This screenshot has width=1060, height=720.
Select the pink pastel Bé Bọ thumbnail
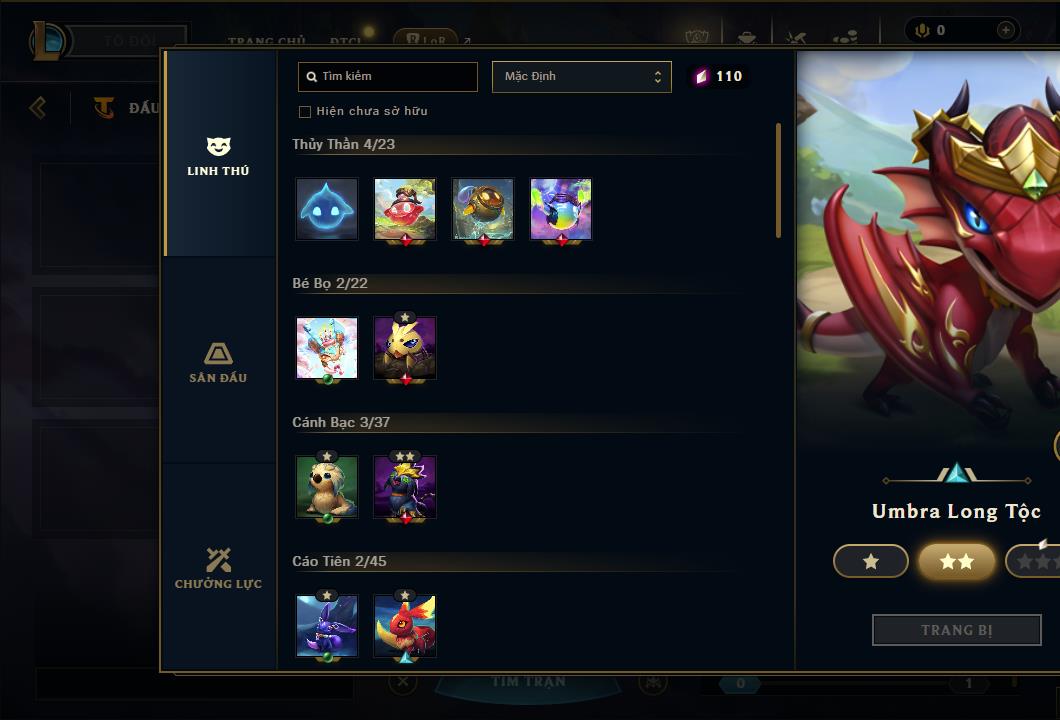click(327, 348)
